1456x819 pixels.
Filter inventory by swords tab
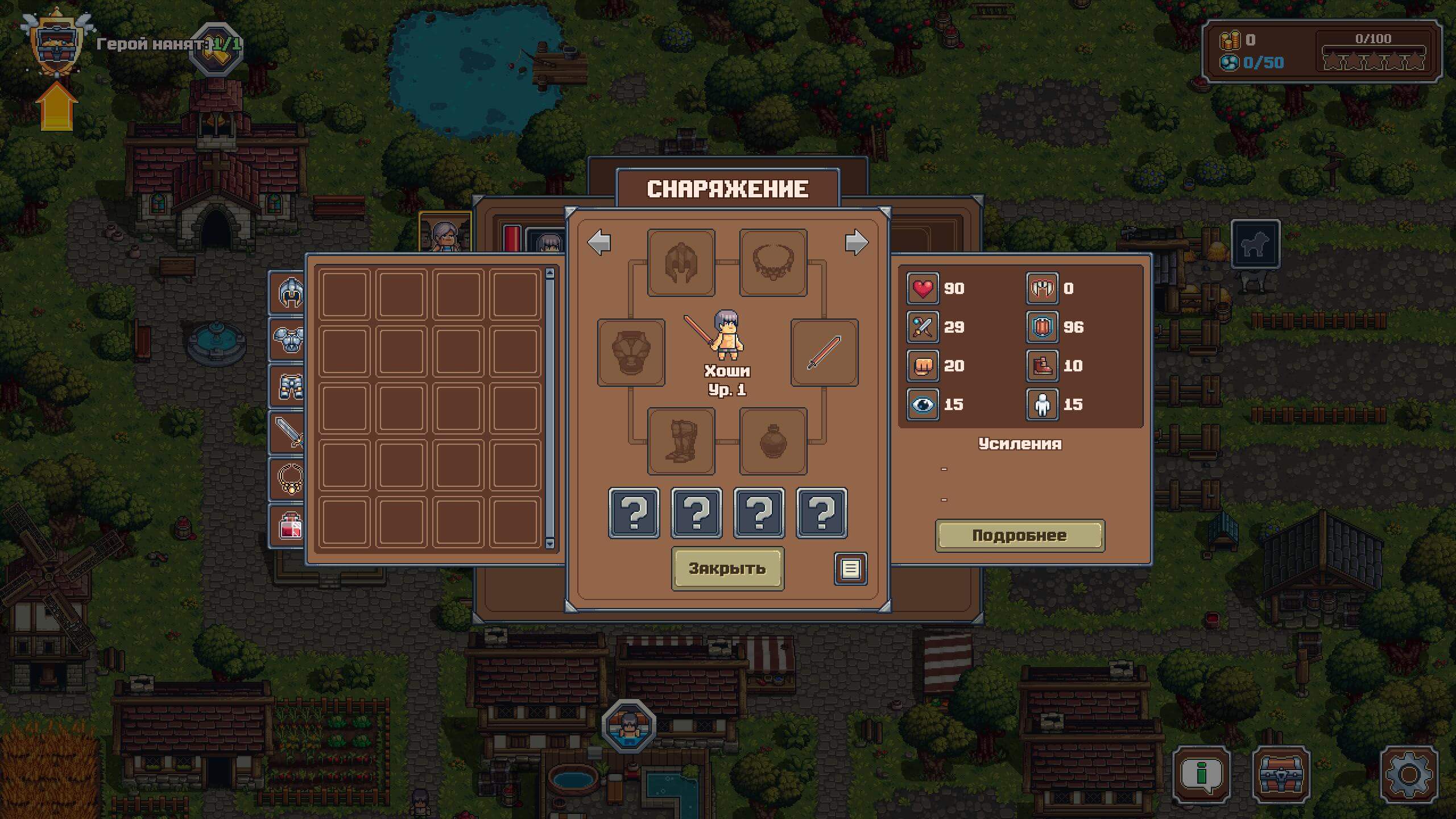pyautogui.click(x=288, y=433)
